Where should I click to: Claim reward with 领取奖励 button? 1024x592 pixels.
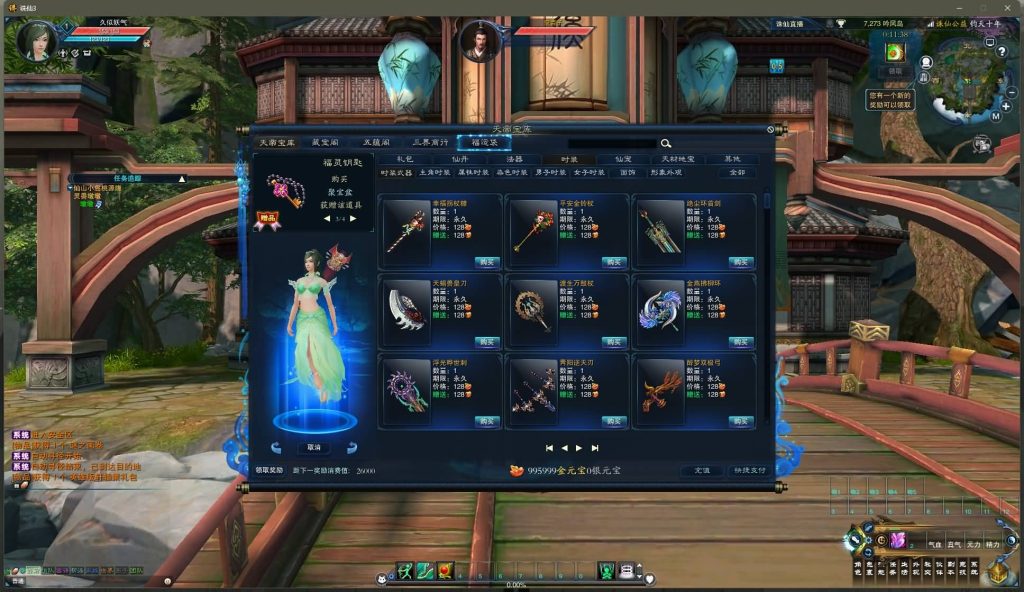270,470
